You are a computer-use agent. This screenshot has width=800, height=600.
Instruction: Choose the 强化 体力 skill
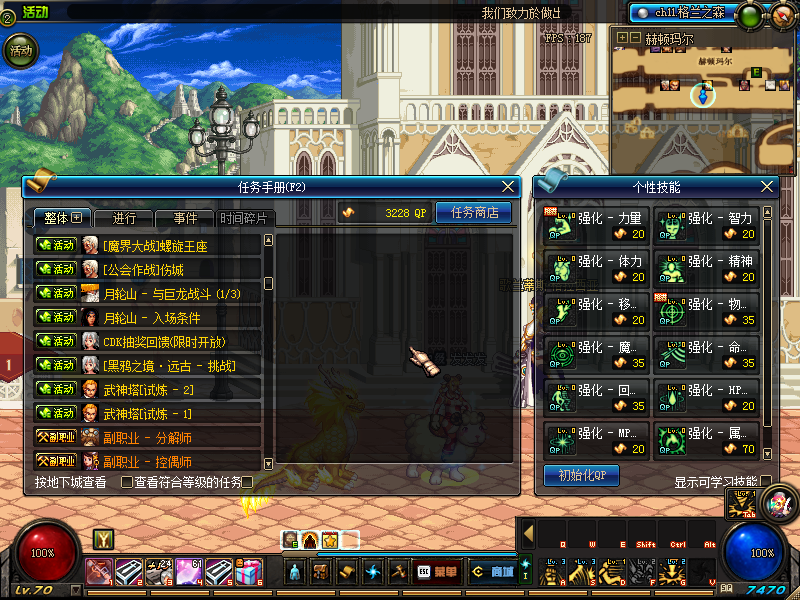(596, 269)
